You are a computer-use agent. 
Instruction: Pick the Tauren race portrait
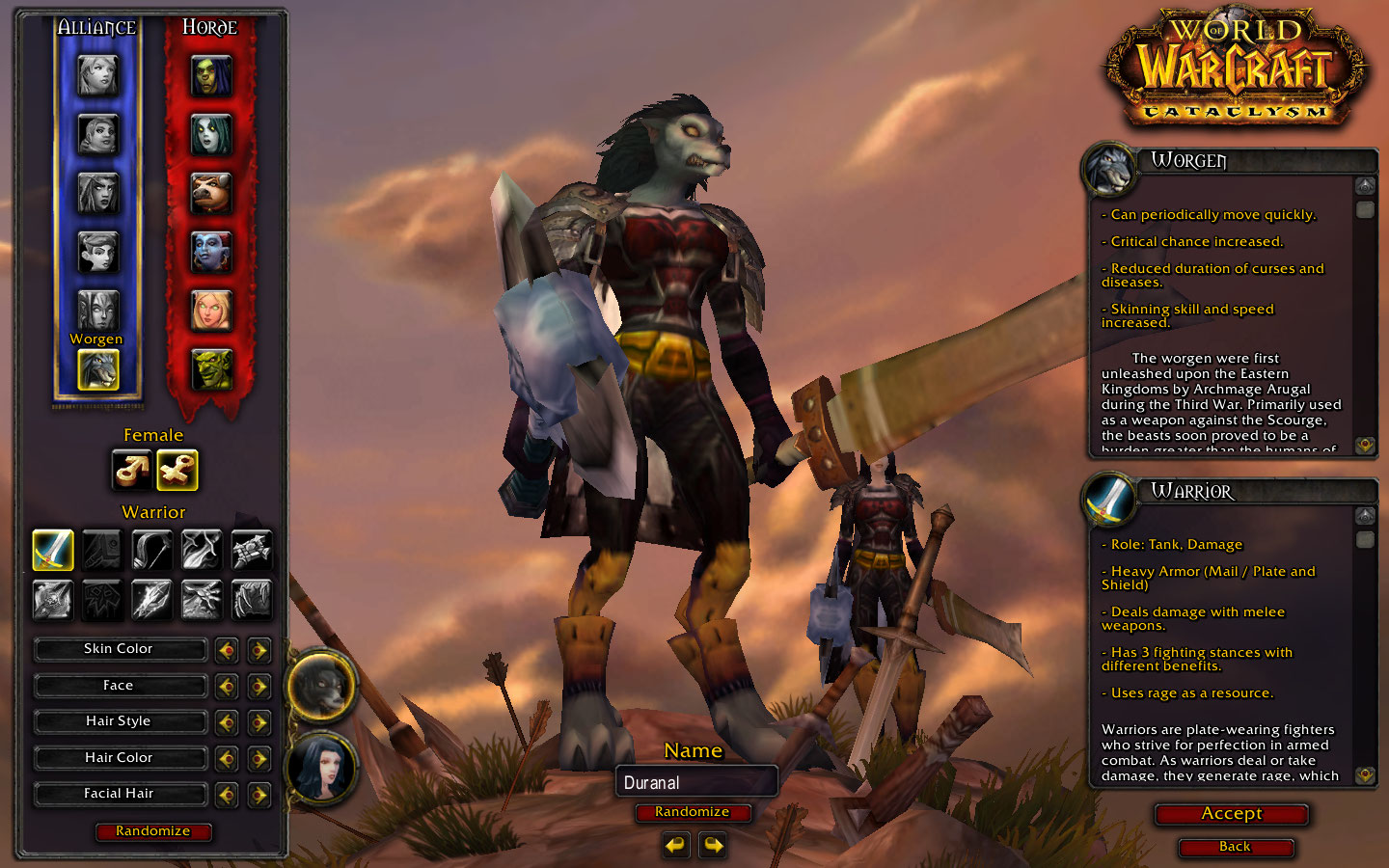[x=211, y=193]
